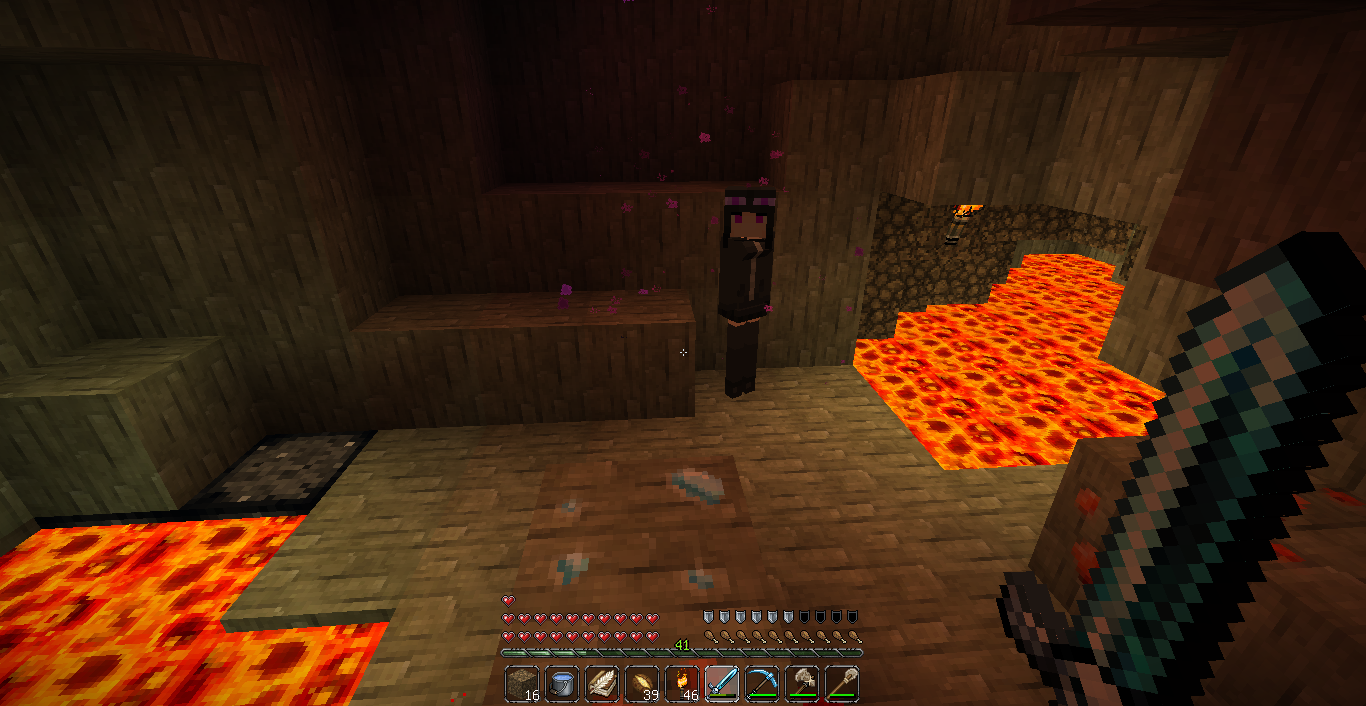Image resolution: width=1366 pixels, height=706 pixels.
Task: Choose the stone axe hotbar slot
Action: pos(802,684)
